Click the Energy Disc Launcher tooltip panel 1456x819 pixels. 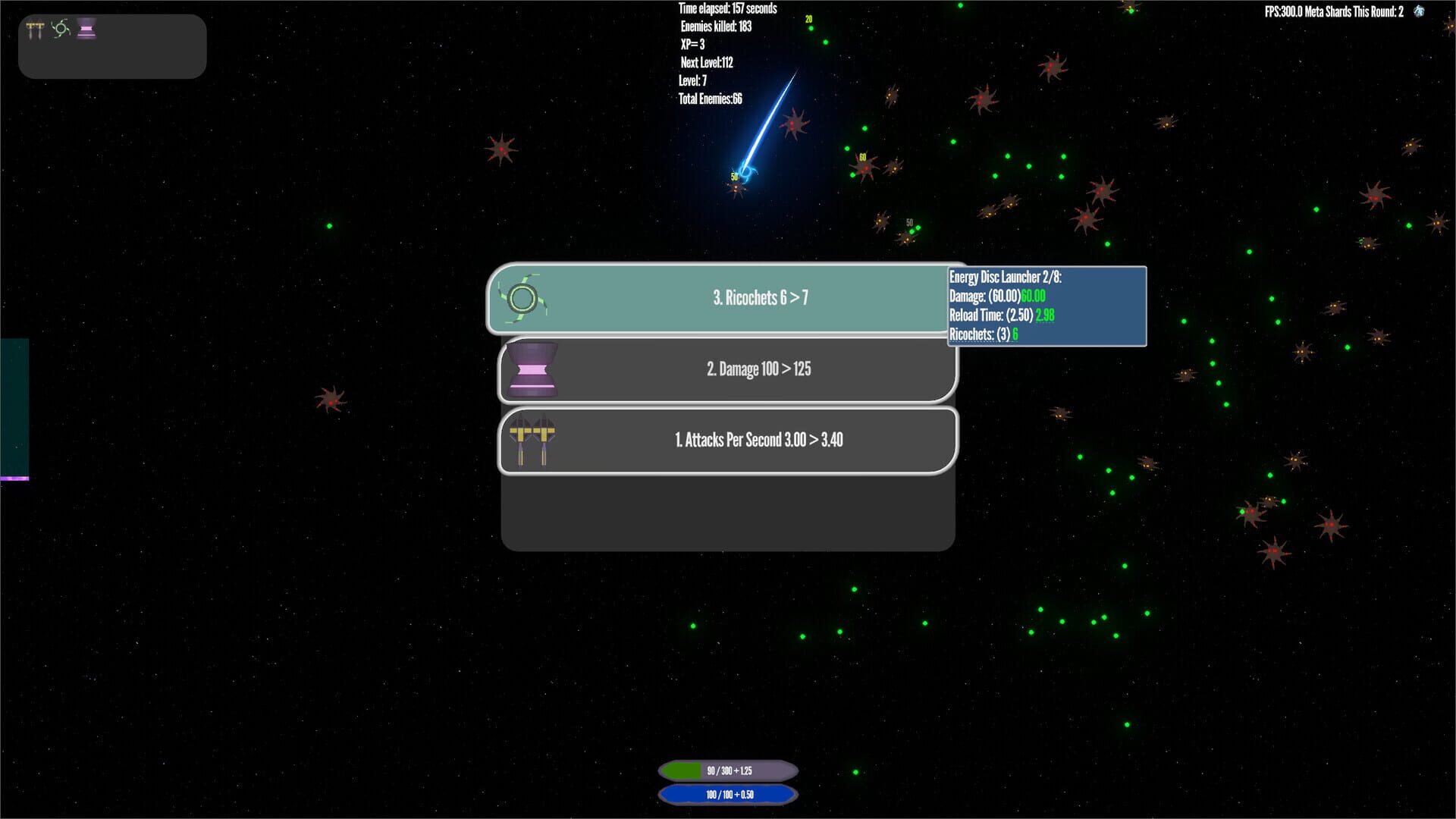click(x=1046, y=306)
